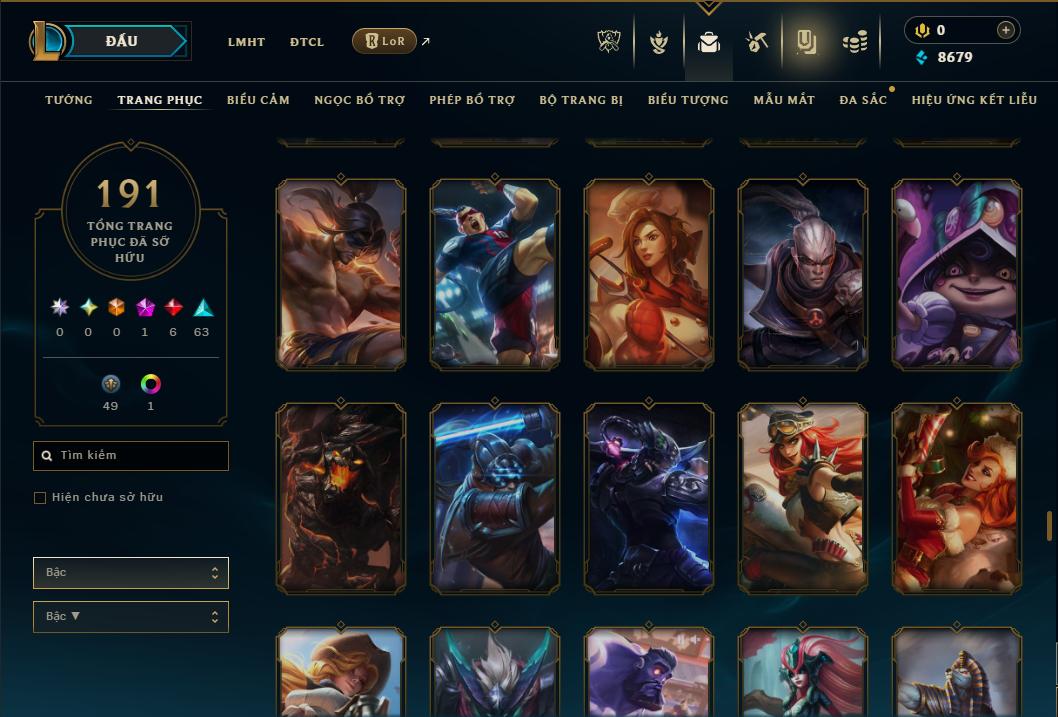Screen dimensions: 1058x717
Task: Open the store coins icon
Action: [x=854, y=42]
